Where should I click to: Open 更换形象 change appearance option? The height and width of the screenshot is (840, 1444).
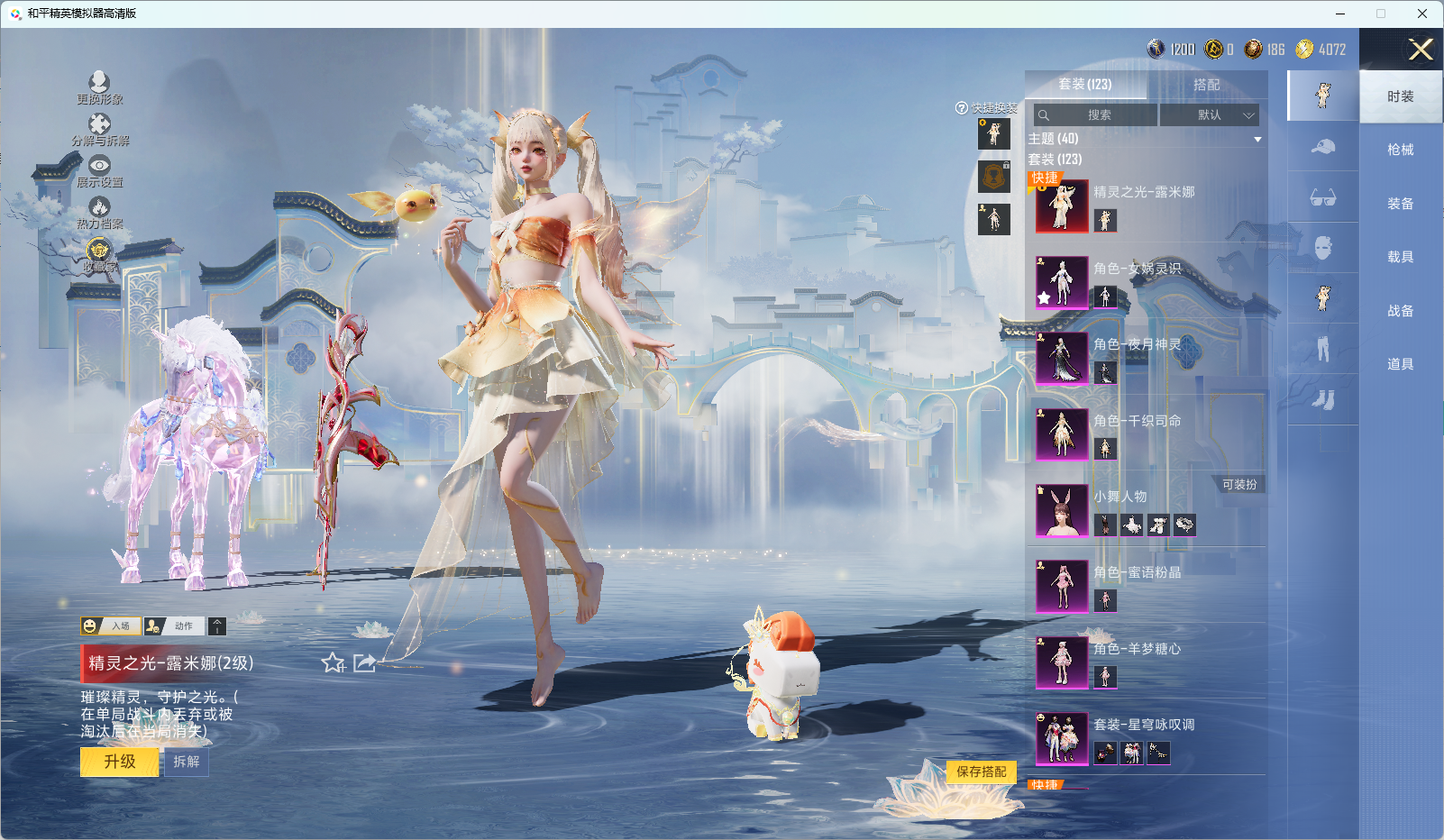pos(99,87)
